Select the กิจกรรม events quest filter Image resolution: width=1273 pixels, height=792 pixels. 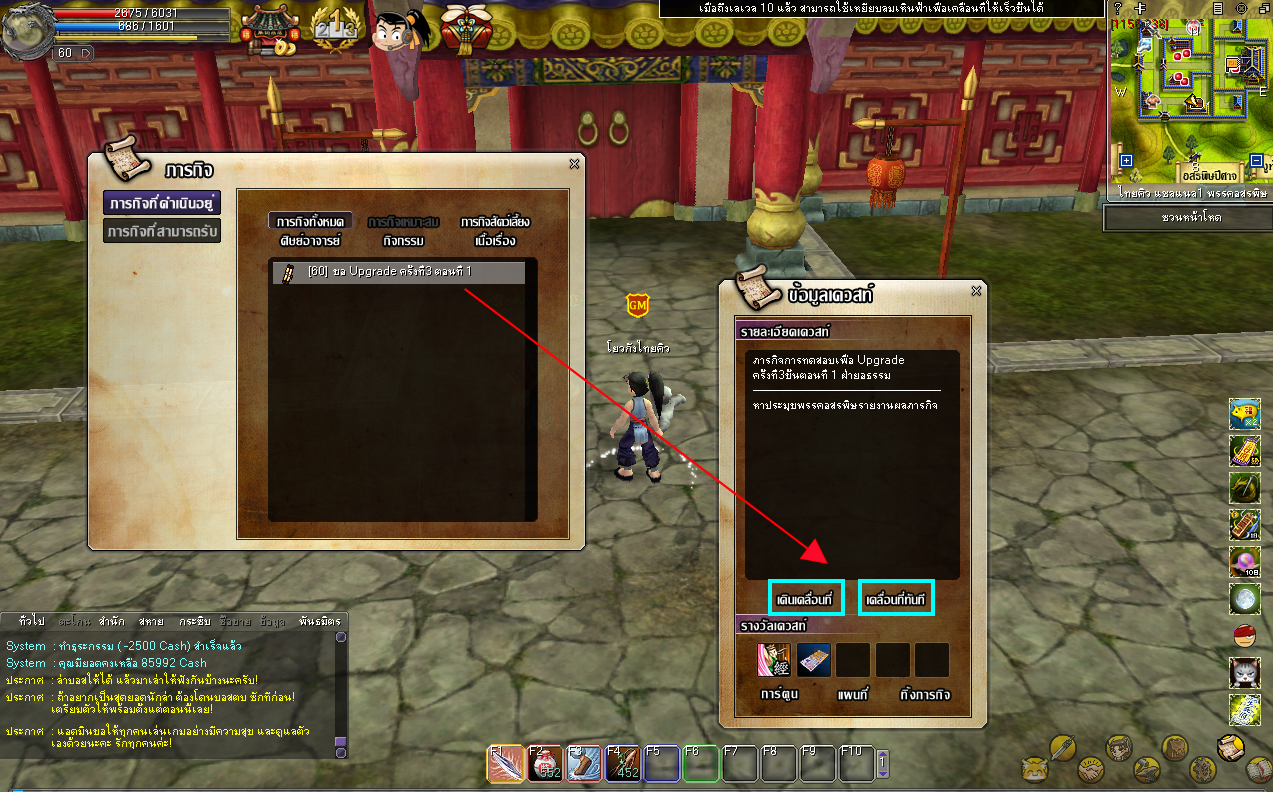[404, 241]
